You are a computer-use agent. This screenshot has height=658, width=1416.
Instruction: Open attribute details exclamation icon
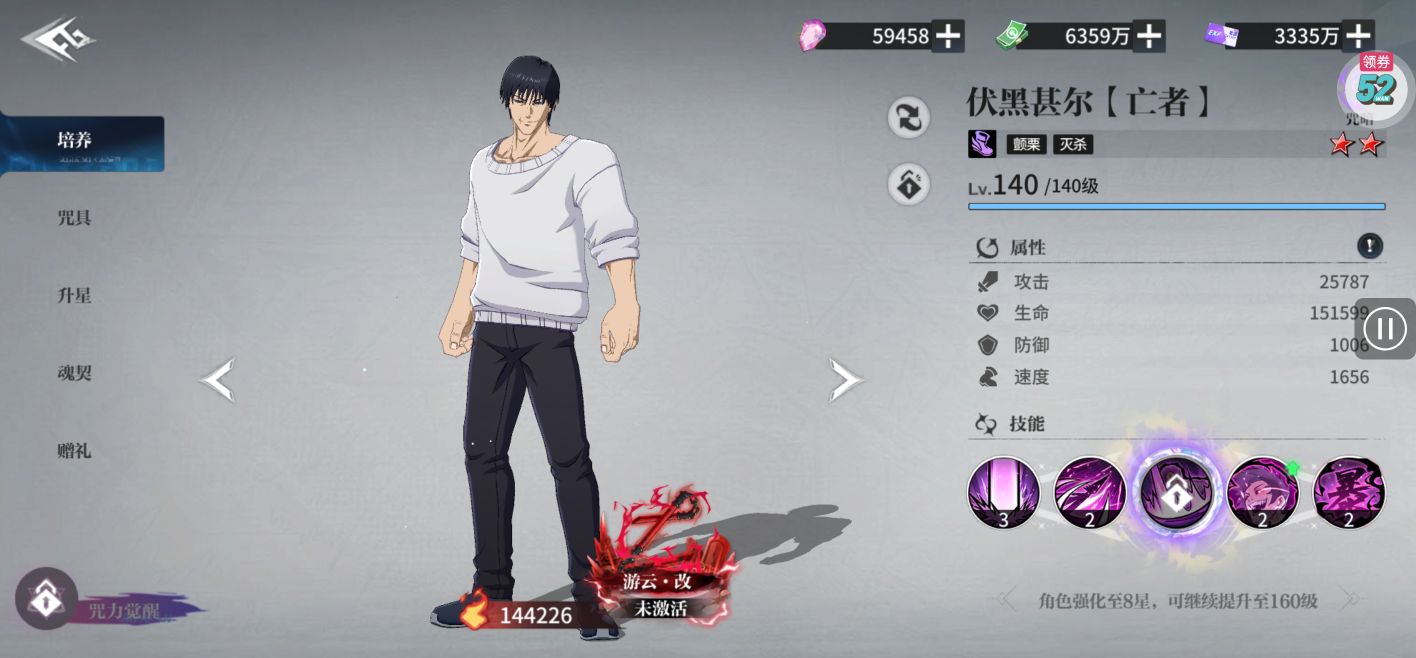(1369, 246)
